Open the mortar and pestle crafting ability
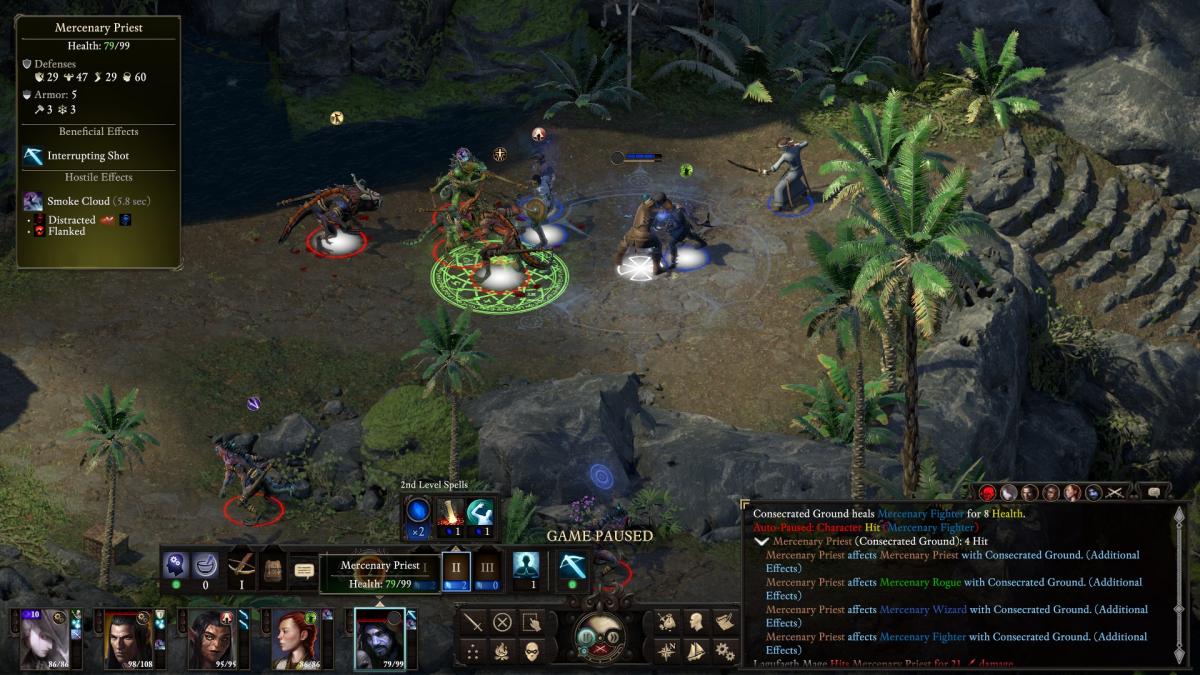This screenshot has width=1200, height=675. click(206, 565)
